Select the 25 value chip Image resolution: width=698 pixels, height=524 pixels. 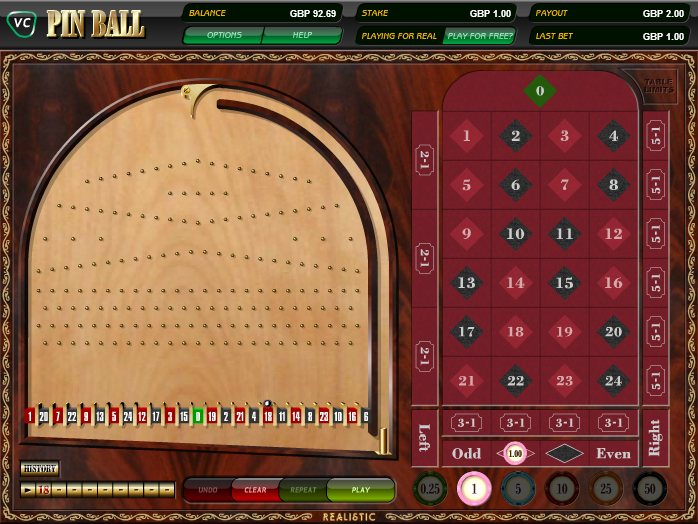[605, 488]
